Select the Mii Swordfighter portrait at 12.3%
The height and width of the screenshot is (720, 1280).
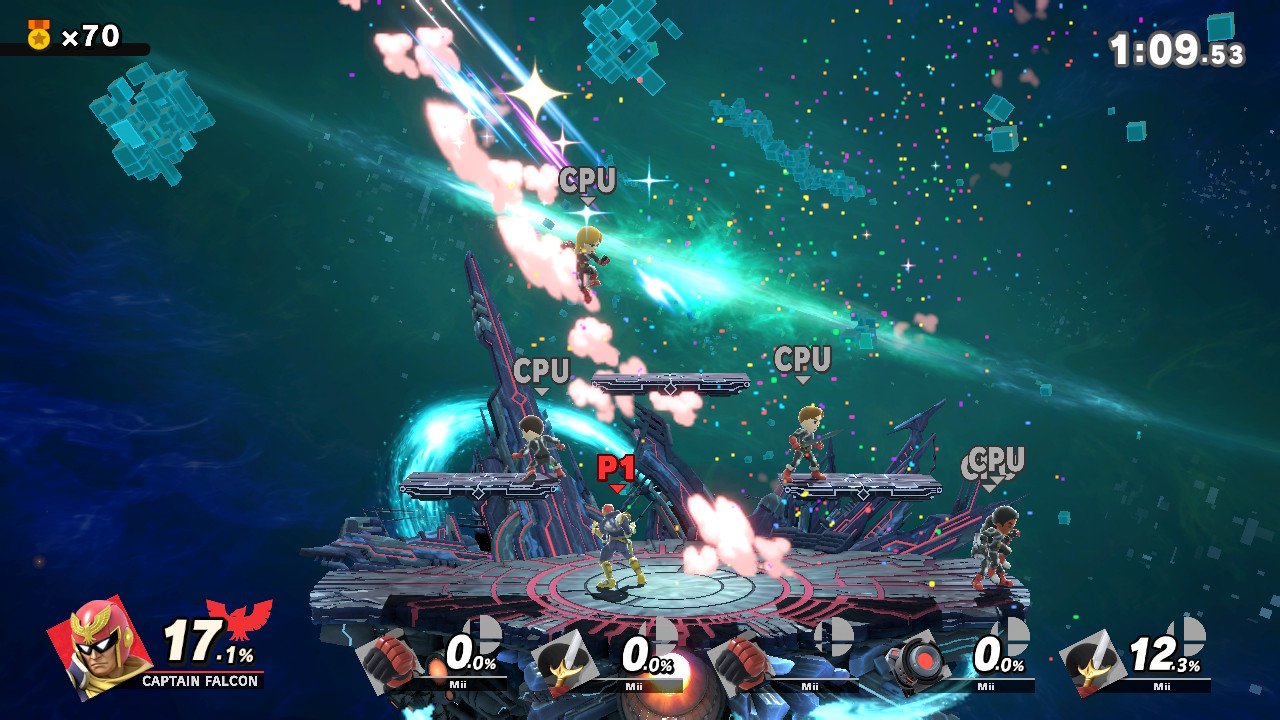[x=1092, y=660]
